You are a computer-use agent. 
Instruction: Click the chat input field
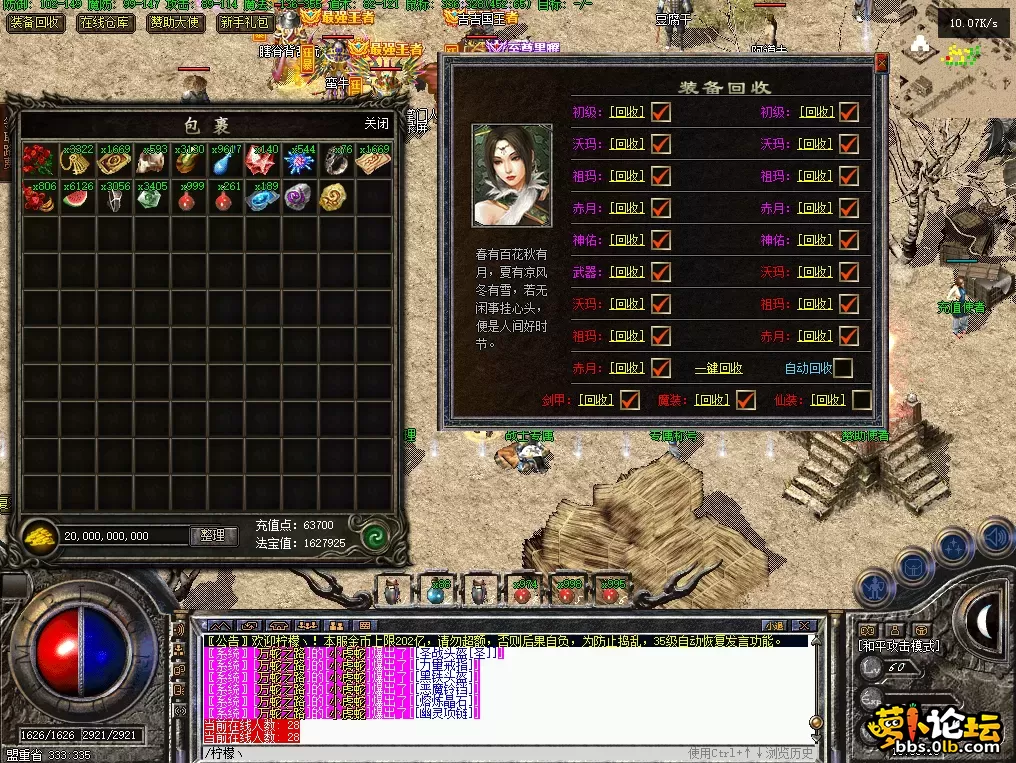pyautogui.click(x=440, y=753)
